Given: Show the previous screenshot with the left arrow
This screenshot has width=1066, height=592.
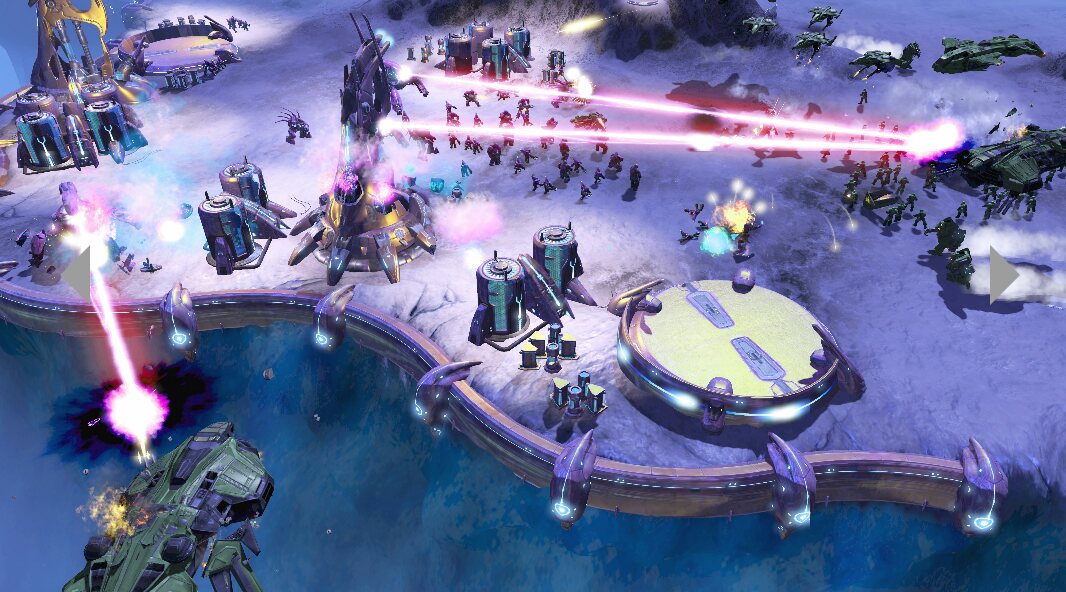Looking at the screenshot, I should tap(77, 273).
